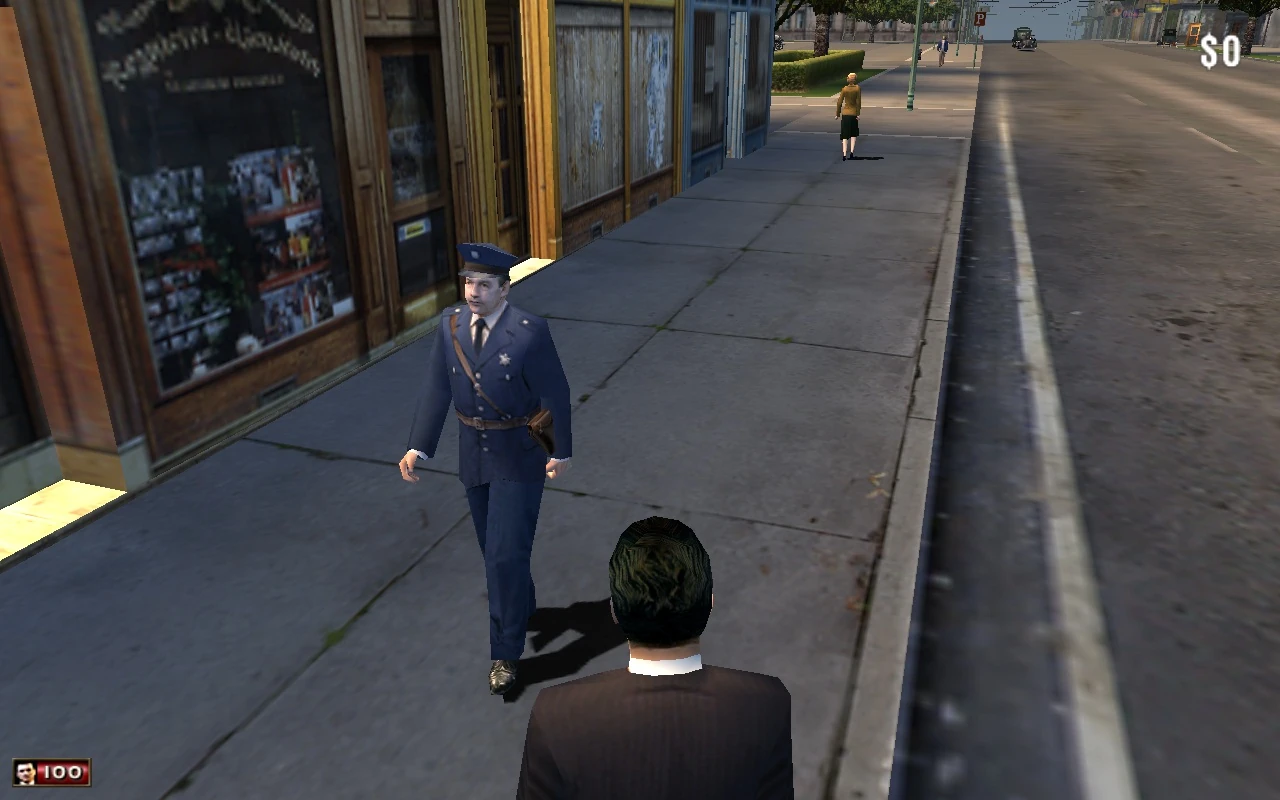The image size is (1280, 800).
Task: Click the red parking sign on the far sidewalk
Action: pos(980,19)
